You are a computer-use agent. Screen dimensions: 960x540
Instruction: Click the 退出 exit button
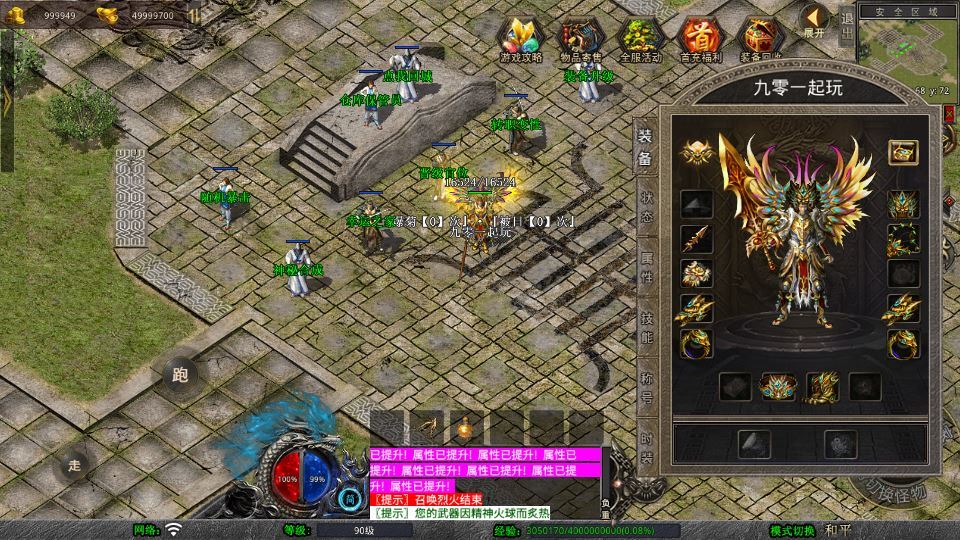click(x=846, y=24)
